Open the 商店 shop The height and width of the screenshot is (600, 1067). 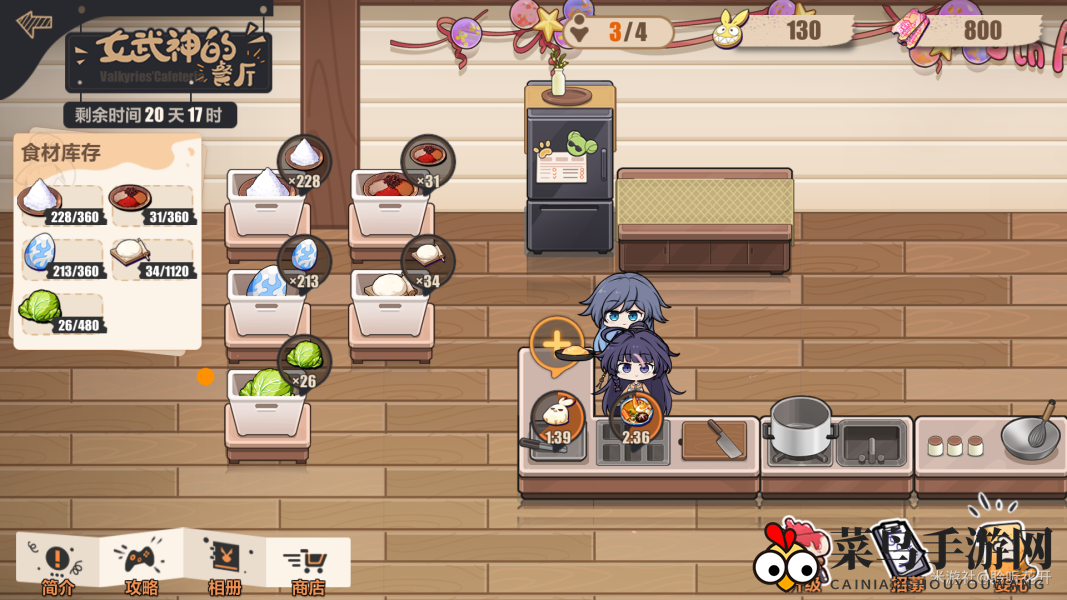pos(307,567)
